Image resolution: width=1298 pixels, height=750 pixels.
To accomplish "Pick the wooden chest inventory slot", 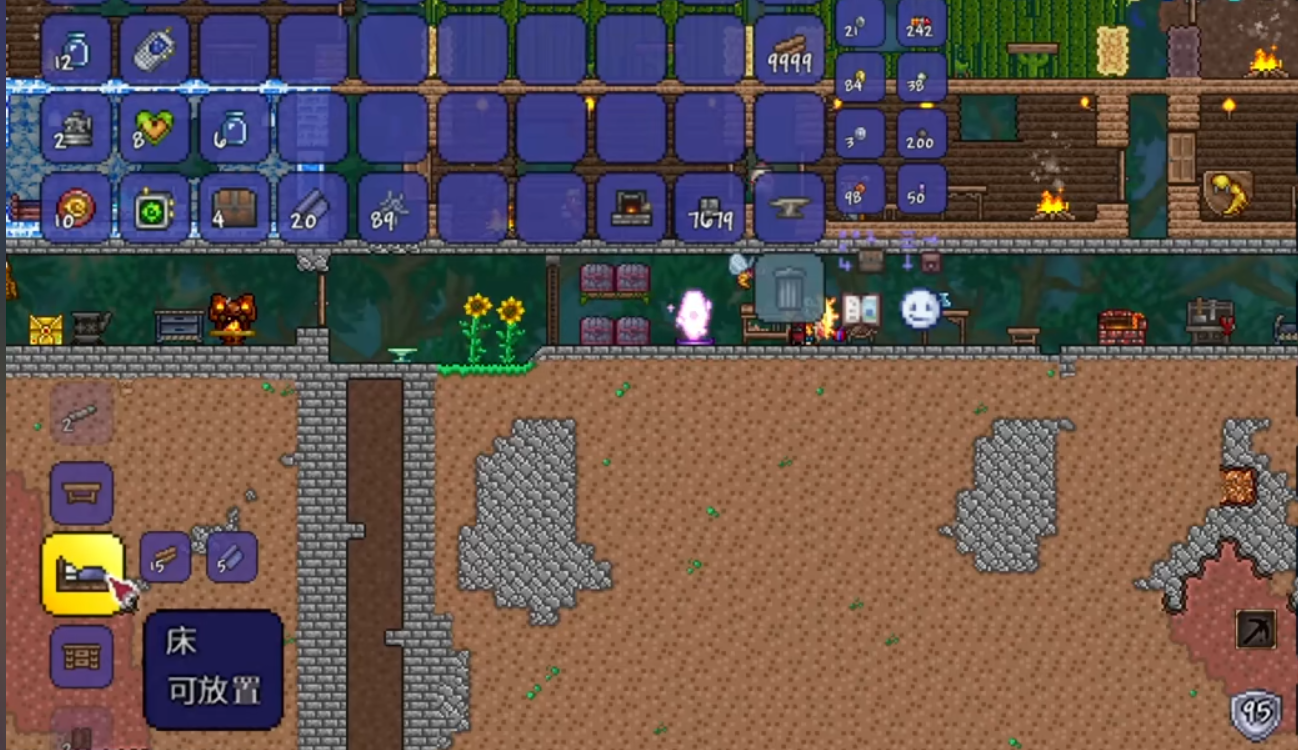I will click(x=234, y=208).
